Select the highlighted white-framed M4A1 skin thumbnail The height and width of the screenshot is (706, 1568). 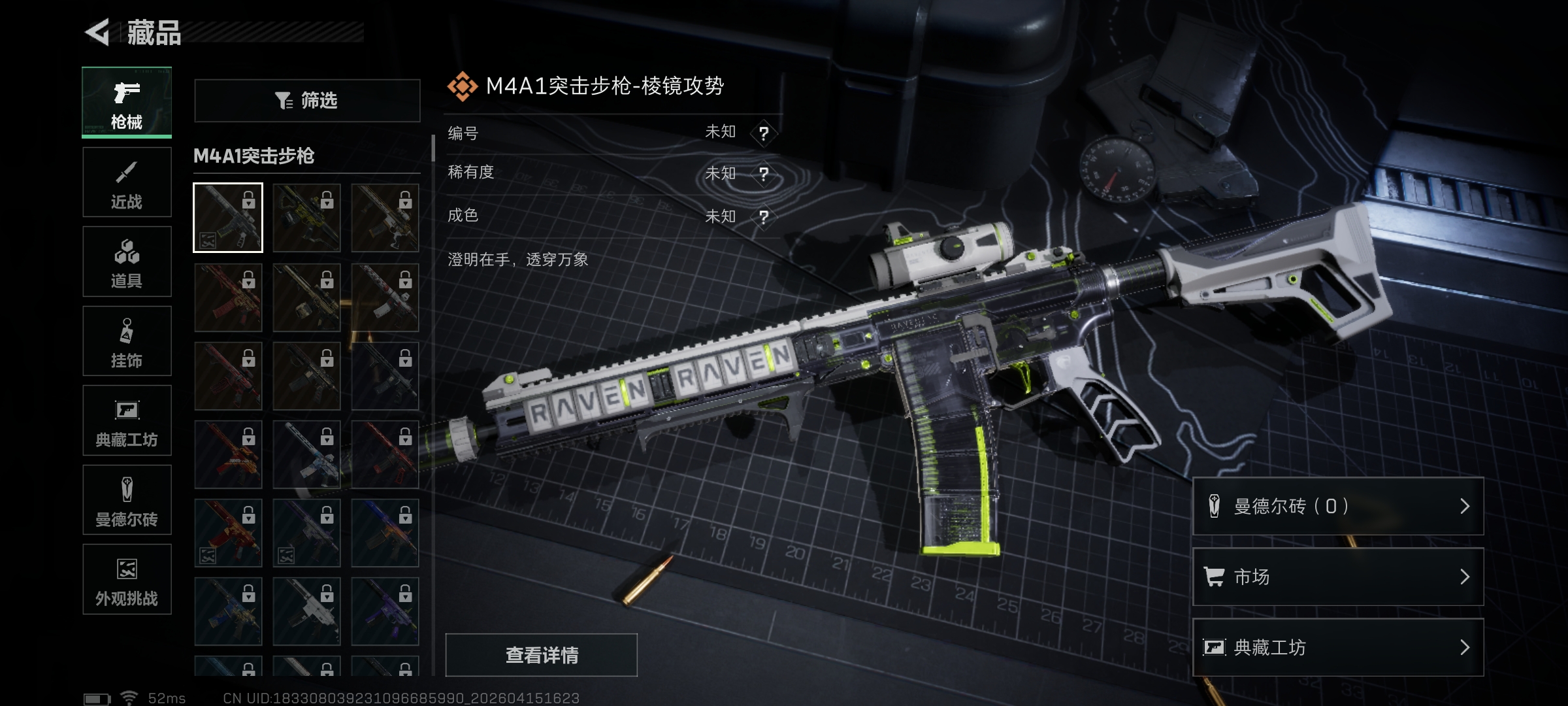[228, 218]
